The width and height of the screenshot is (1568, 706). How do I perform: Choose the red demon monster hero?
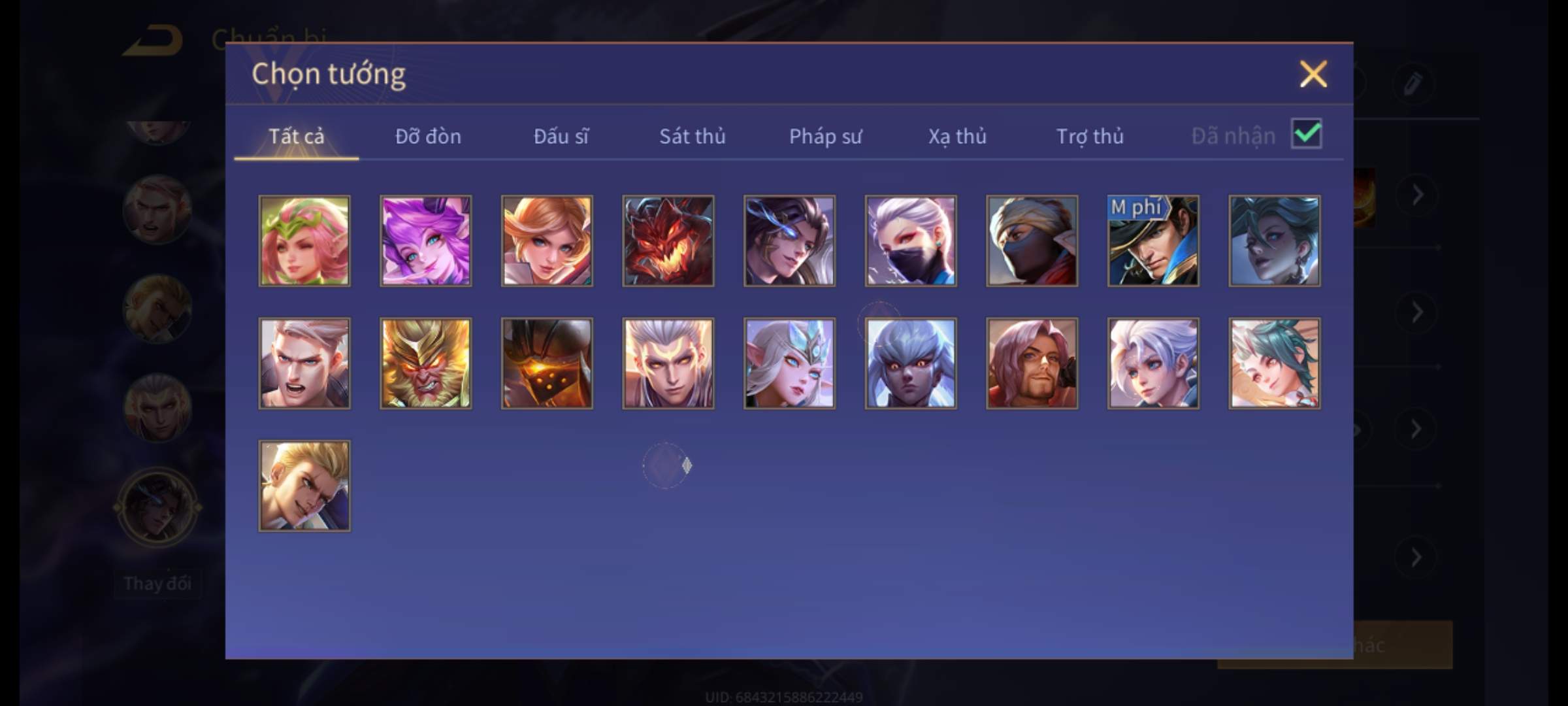668,241
